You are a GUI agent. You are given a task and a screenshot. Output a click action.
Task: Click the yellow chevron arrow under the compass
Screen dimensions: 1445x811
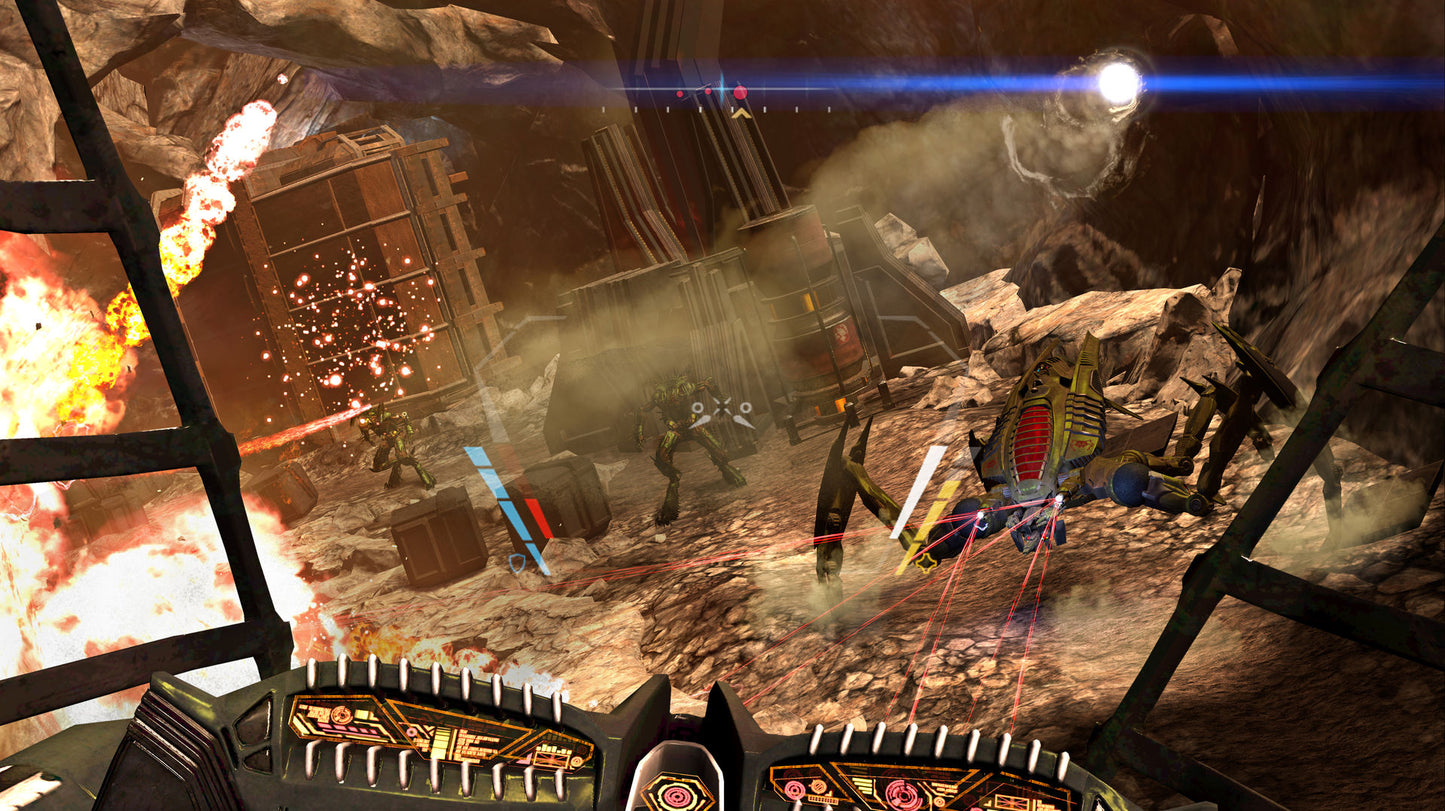(740, 113)
